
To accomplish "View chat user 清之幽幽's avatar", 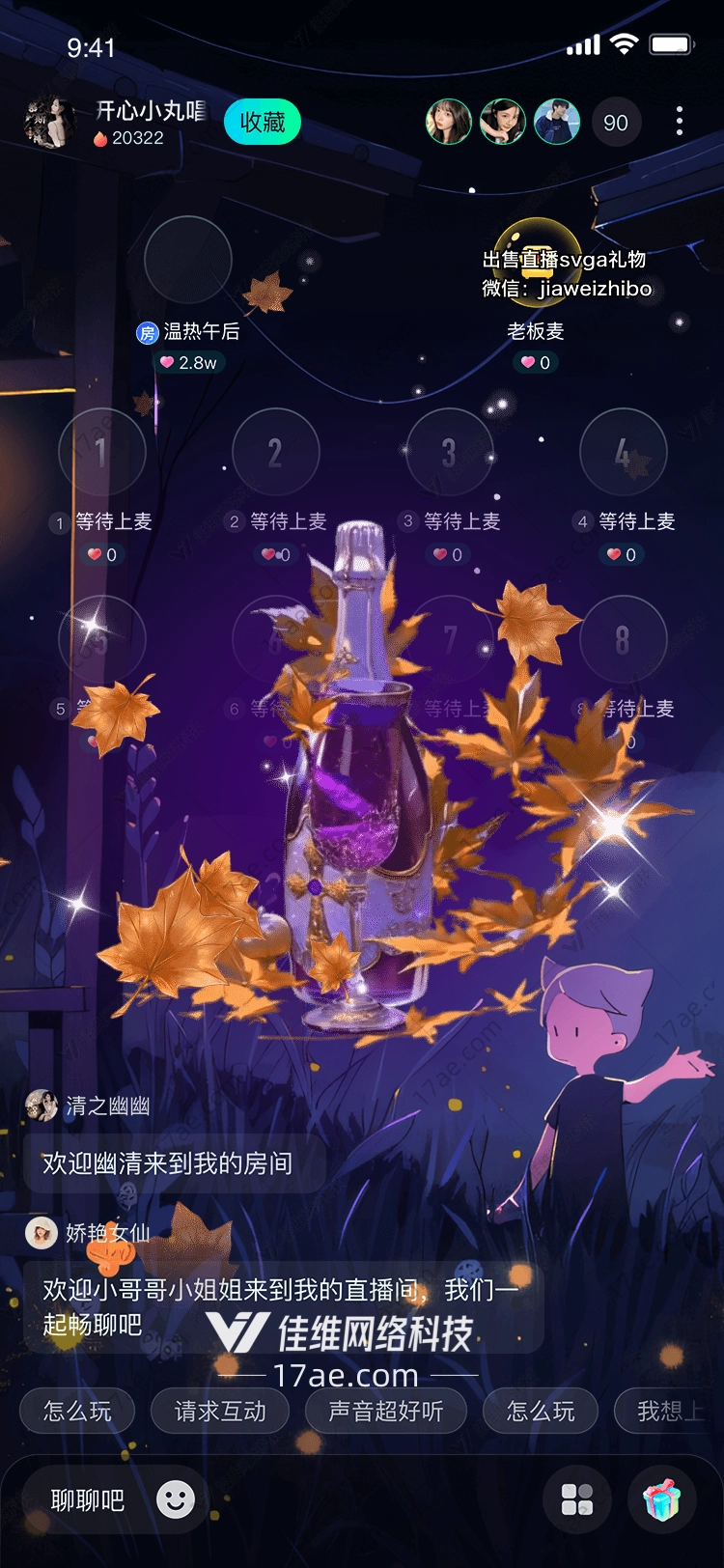I will (42, 1106).
